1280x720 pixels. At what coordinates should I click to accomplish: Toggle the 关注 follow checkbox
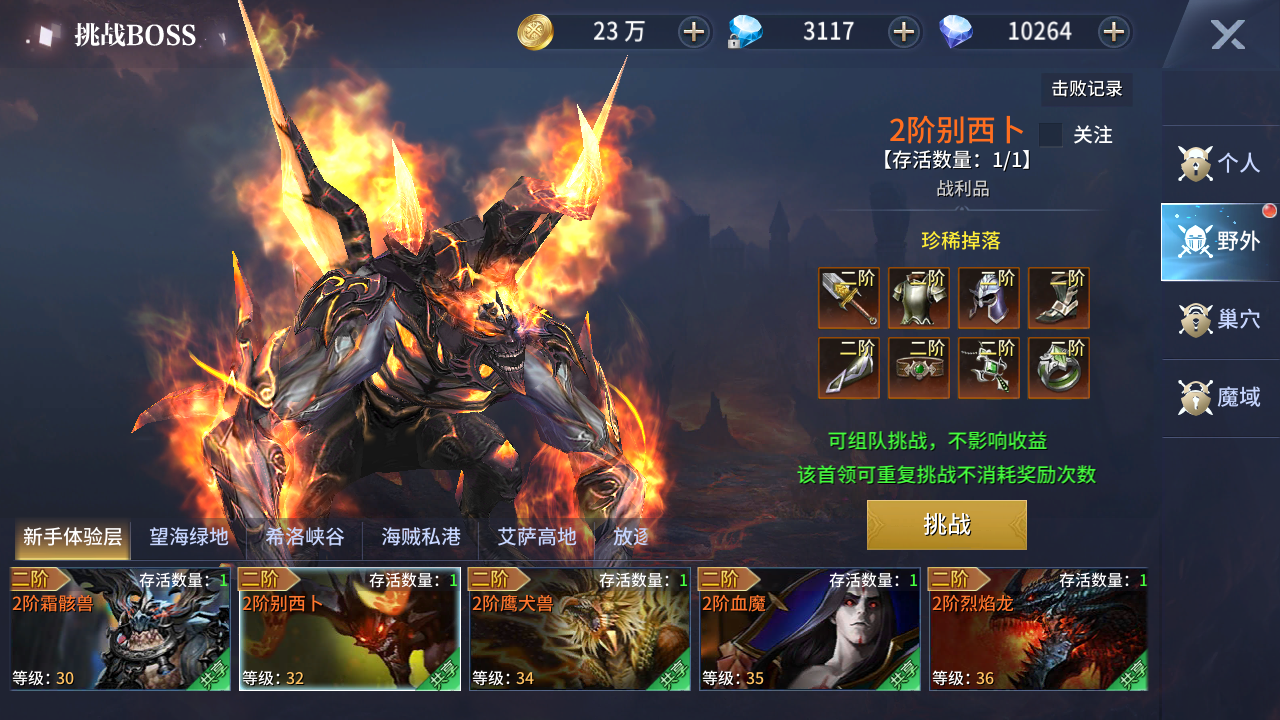pyautogui.click(x=1050, y=135)
